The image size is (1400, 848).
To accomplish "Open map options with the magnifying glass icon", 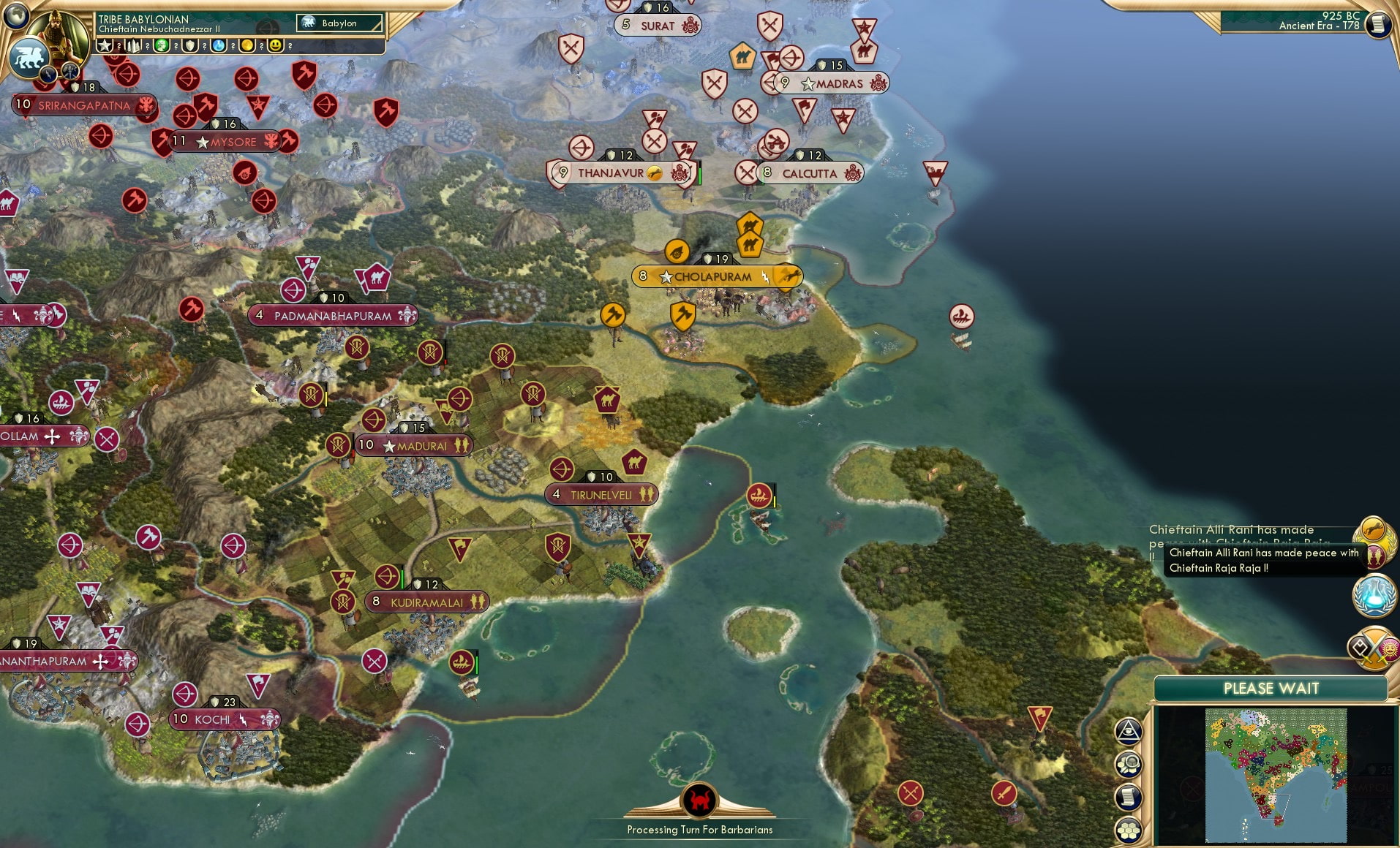I will tap(1128, 762).
